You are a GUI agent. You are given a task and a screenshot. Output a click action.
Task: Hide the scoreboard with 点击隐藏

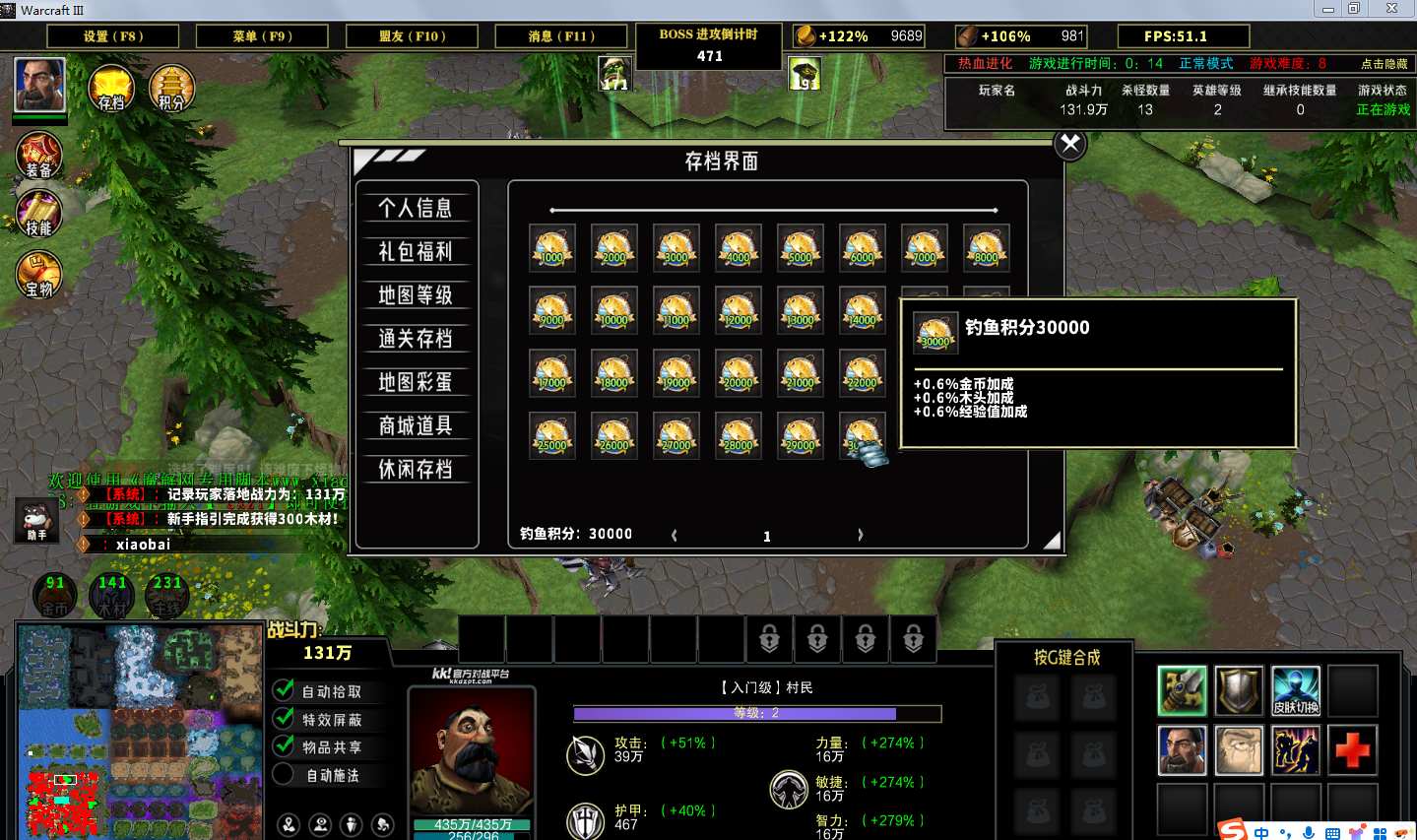pyautogui.click(x=1384, y=63)
